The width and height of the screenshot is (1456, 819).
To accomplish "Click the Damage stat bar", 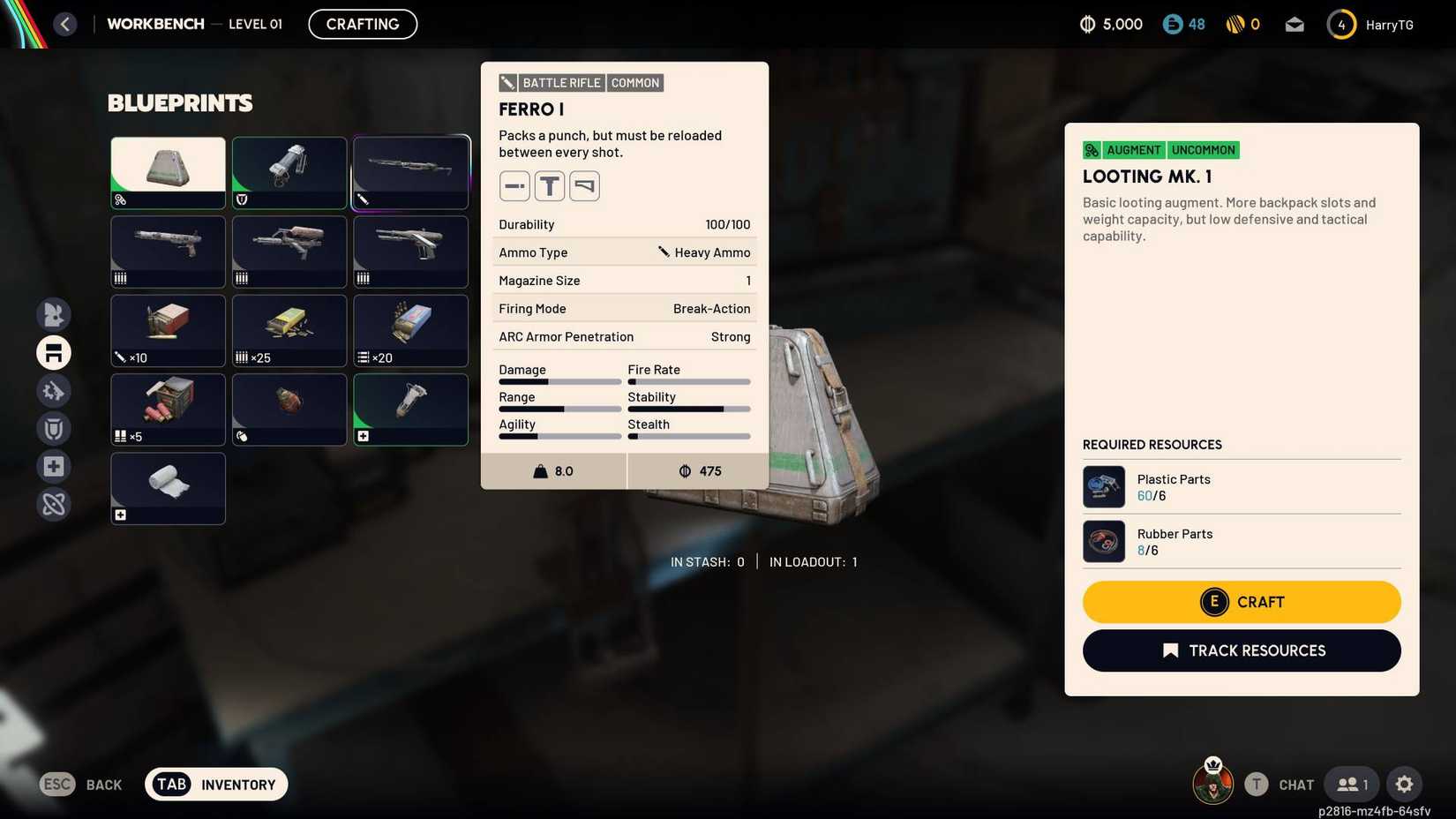I will coord(559,381).
